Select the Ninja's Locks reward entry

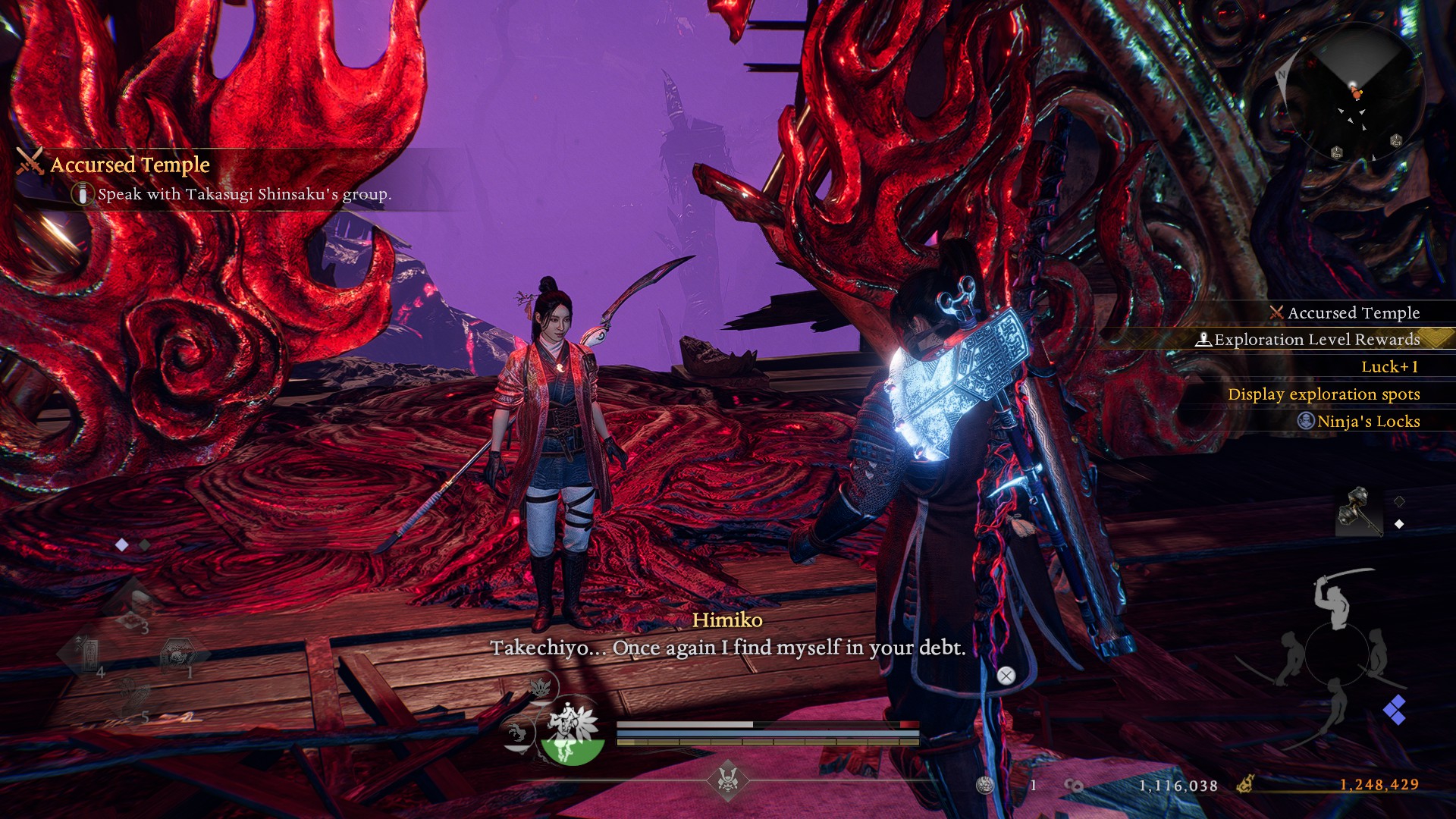pos(1367,422)
